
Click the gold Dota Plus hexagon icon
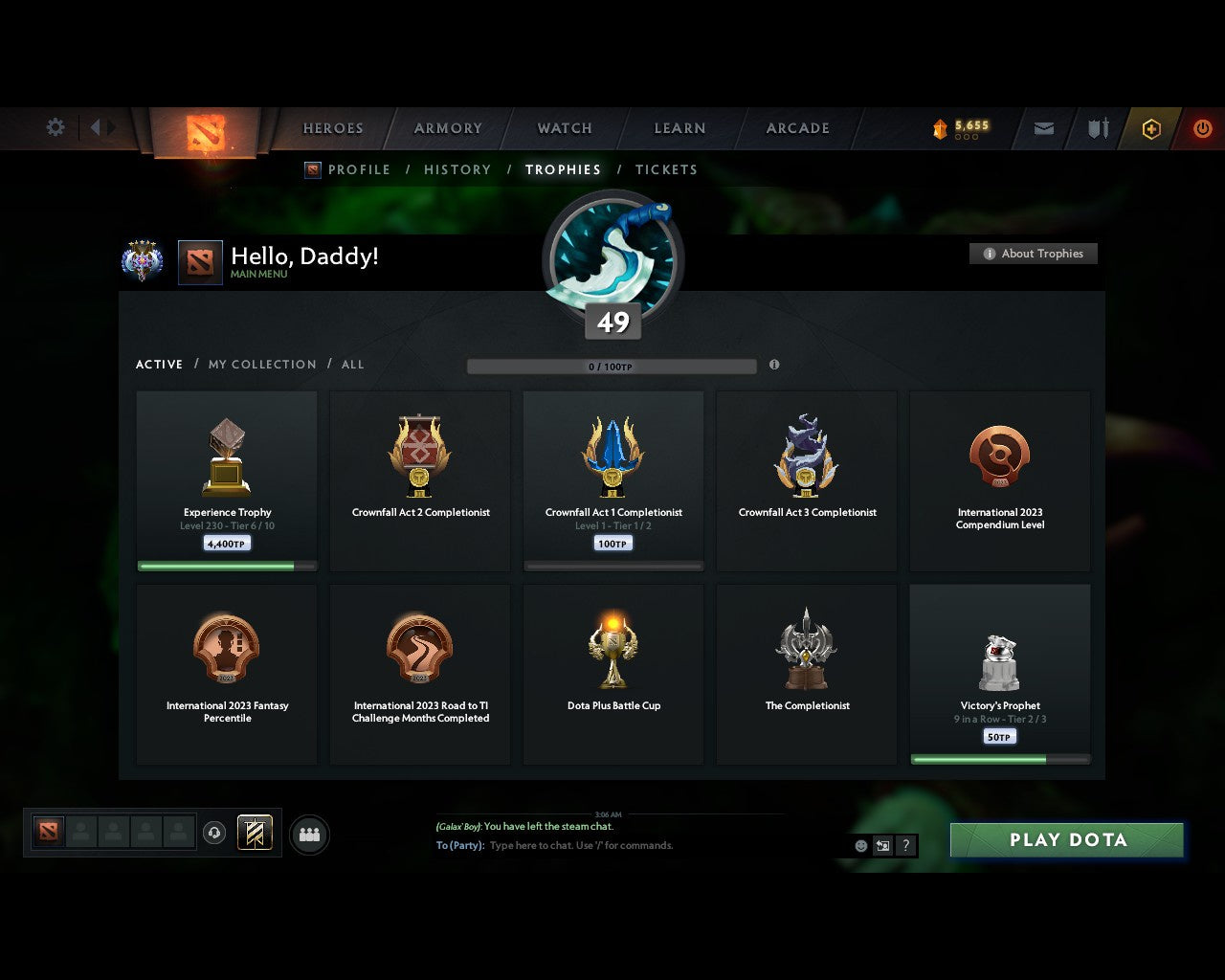point(1151,128)
